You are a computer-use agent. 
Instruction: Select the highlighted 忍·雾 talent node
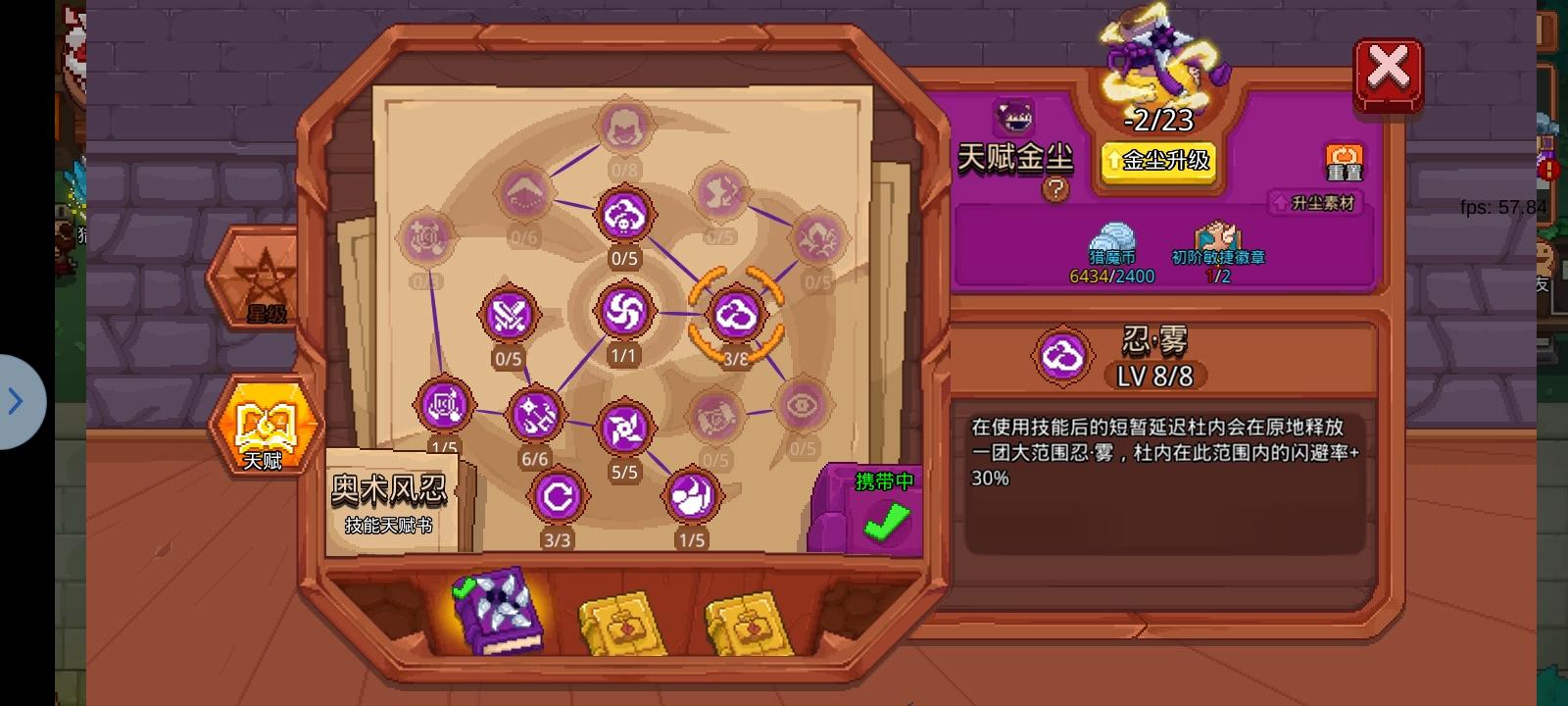click(x=737, y=315)
